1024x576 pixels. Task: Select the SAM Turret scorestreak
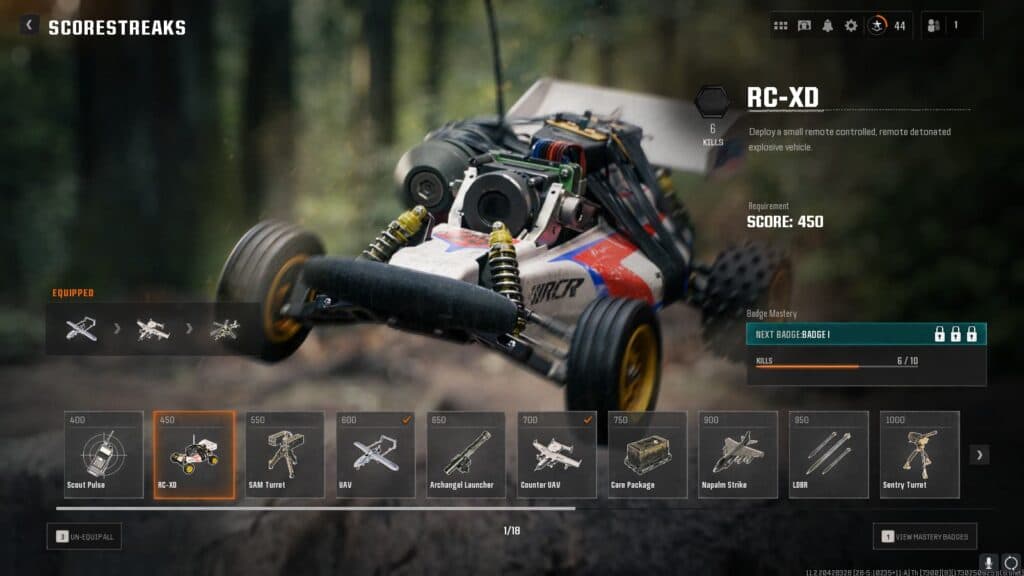(x=285, y=454)
